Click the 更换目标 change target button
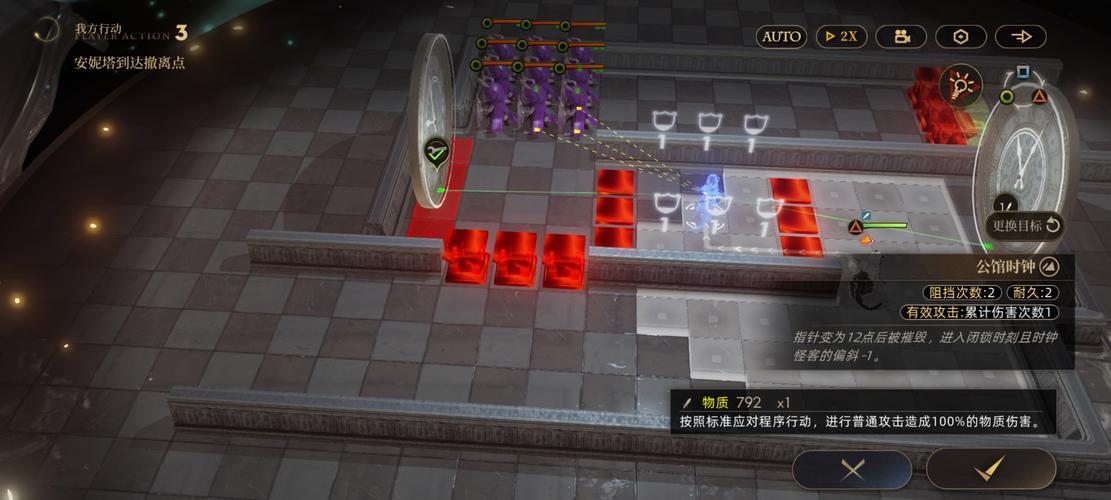This screenshot has height=500, width=1111. tap(1024, 225)
